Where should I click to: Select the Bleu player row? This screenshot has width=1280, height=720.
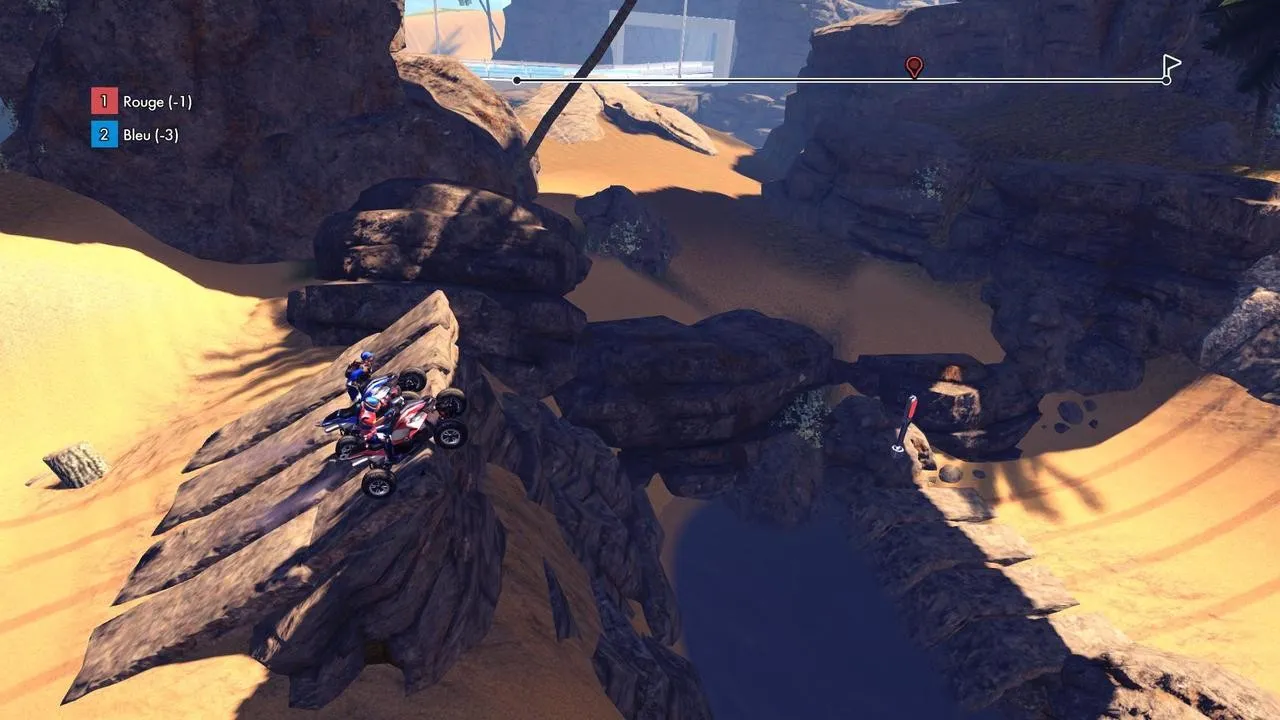coord(136,135)
